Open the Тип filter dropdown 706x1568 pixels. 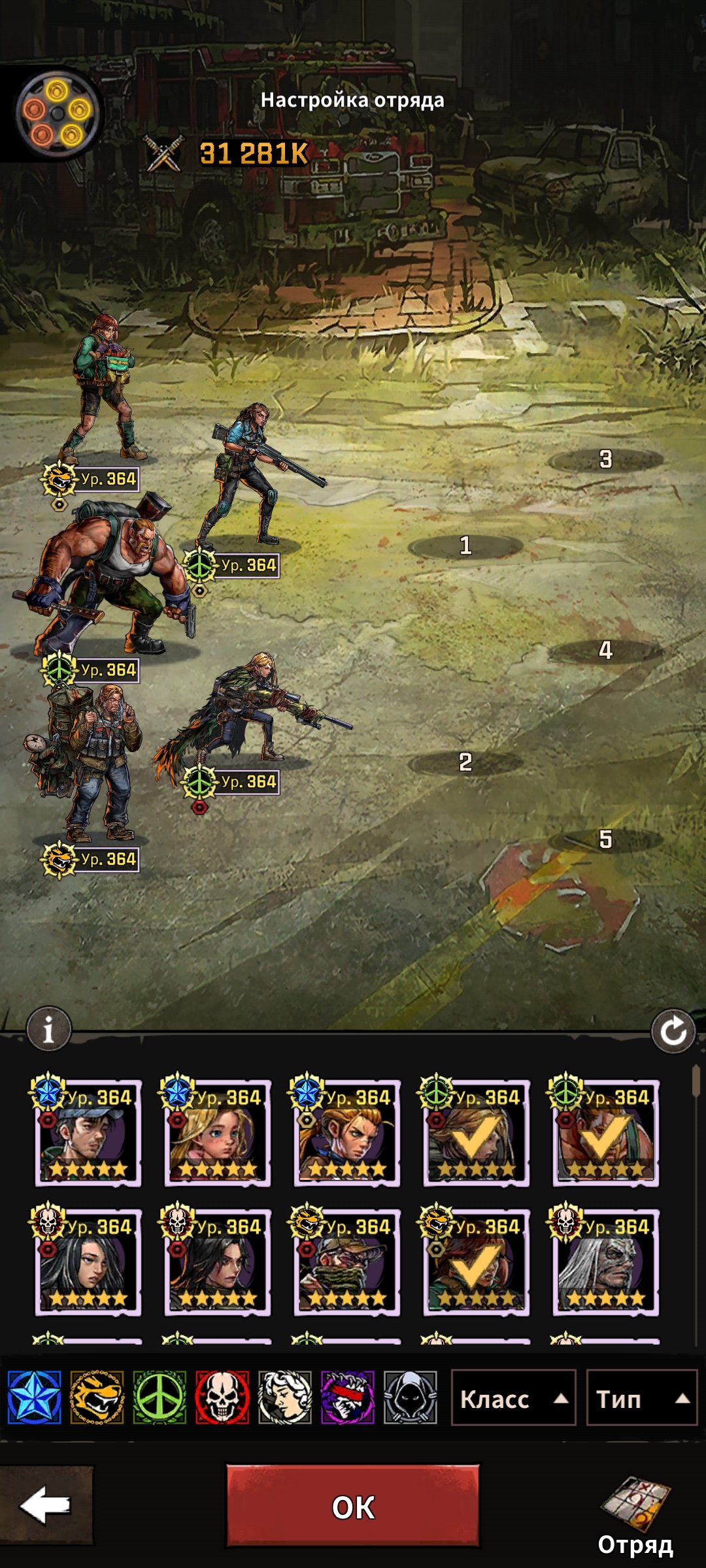pos(641,1399)
